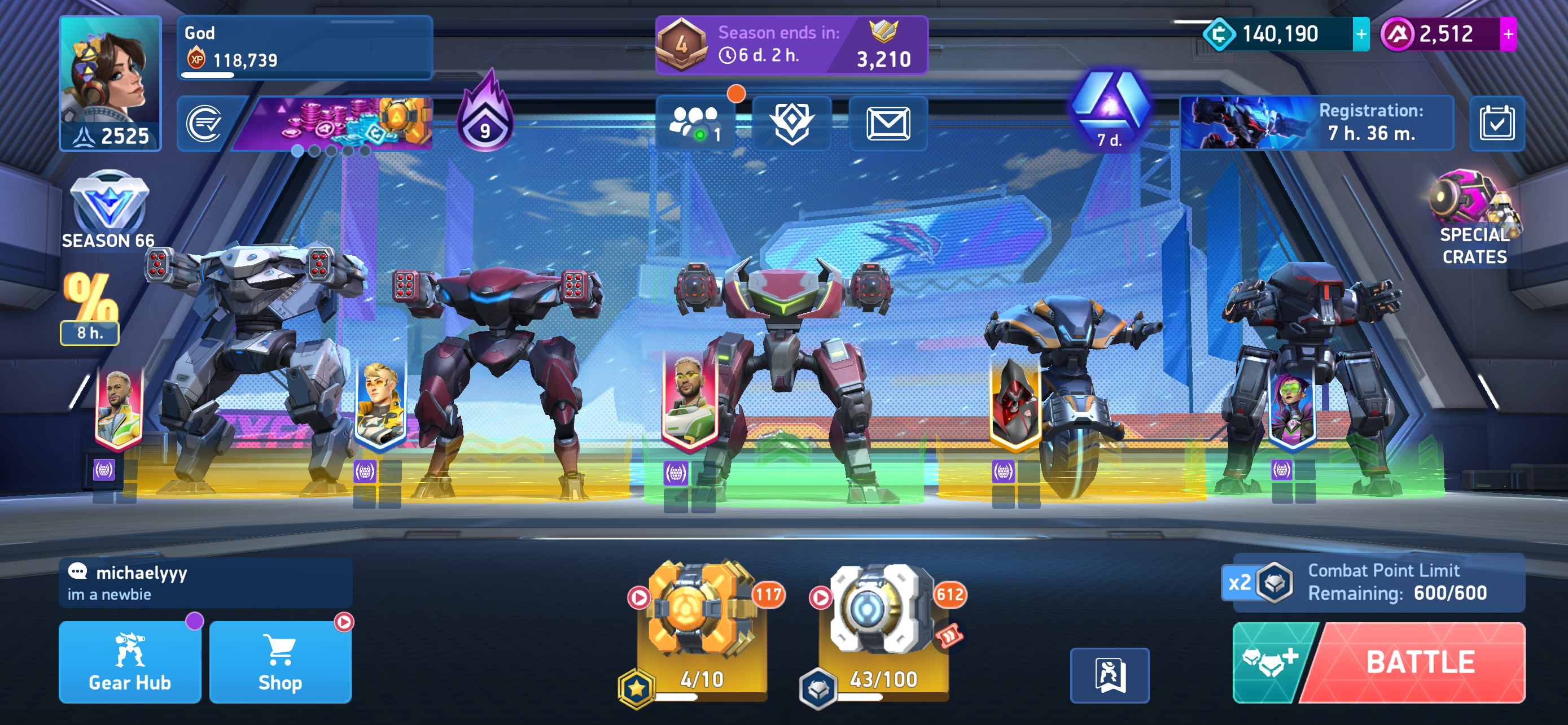The image size is (1568, 725).
Task: Open Special Crates
Action: [1474, 219]
